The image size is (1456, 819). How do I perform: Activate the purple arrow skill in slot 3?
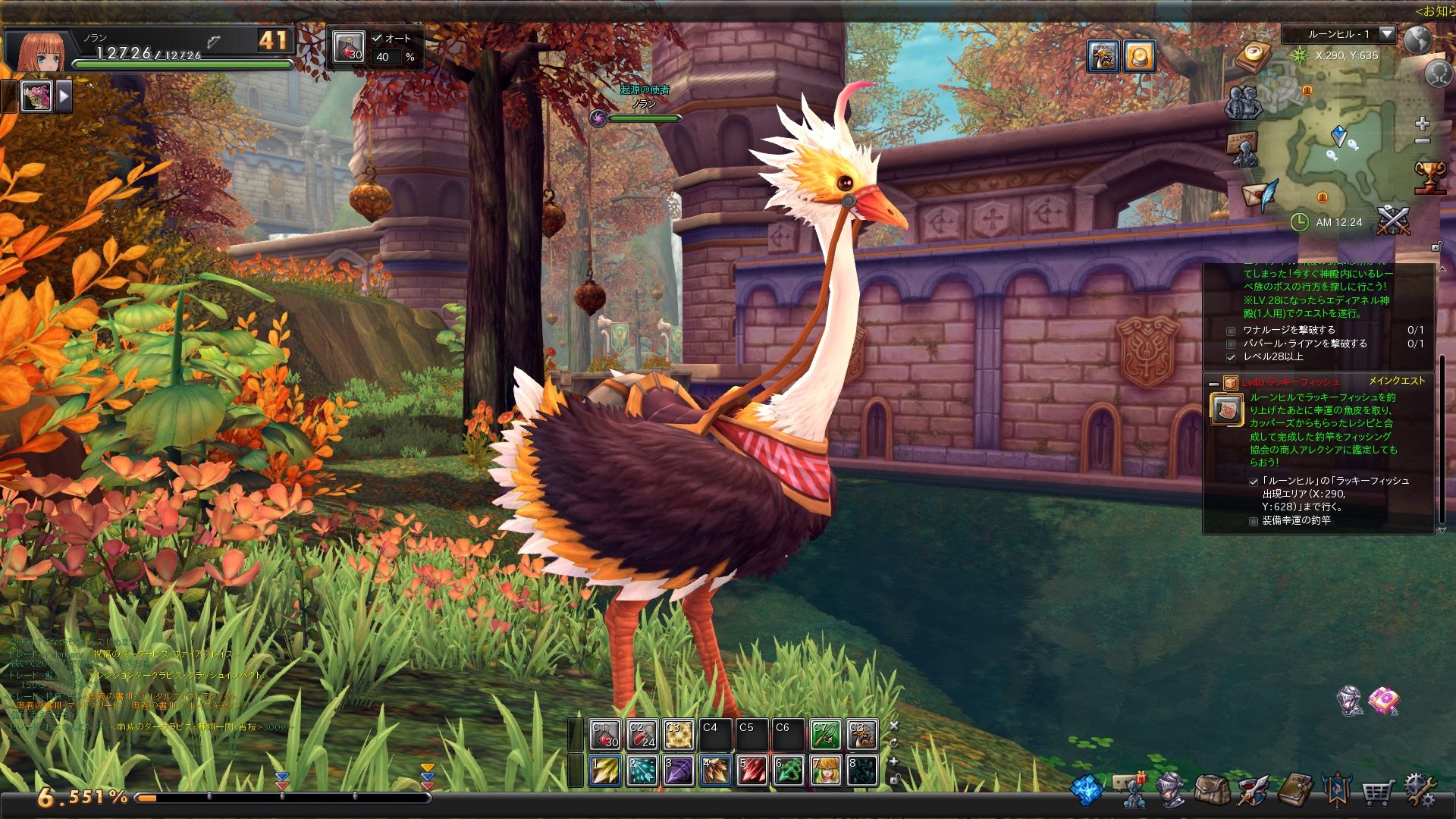point(678,770)
